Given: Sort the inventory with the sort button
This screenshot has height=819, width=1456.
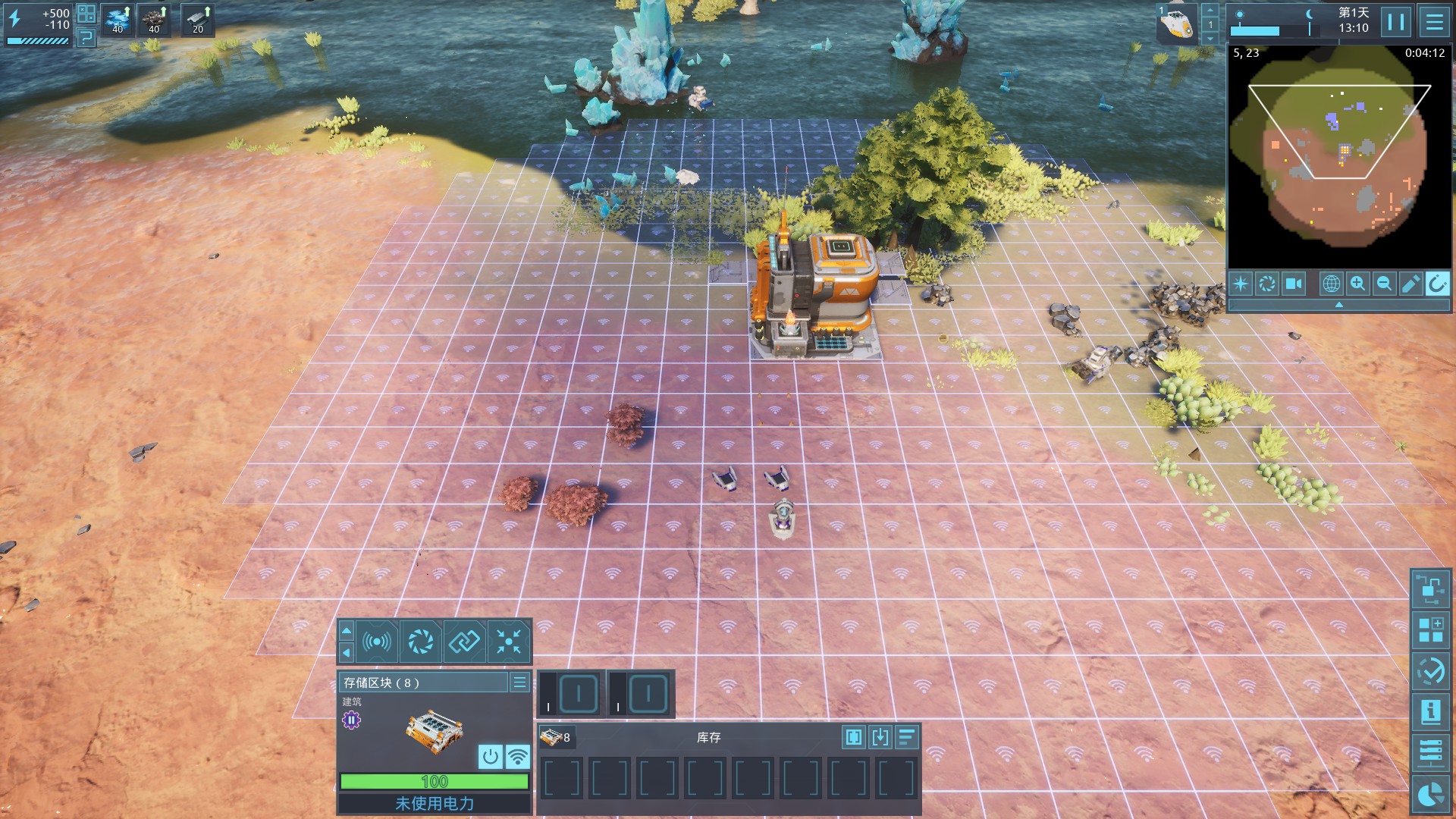Looking at the screenshot, I should tap(907, 737).
